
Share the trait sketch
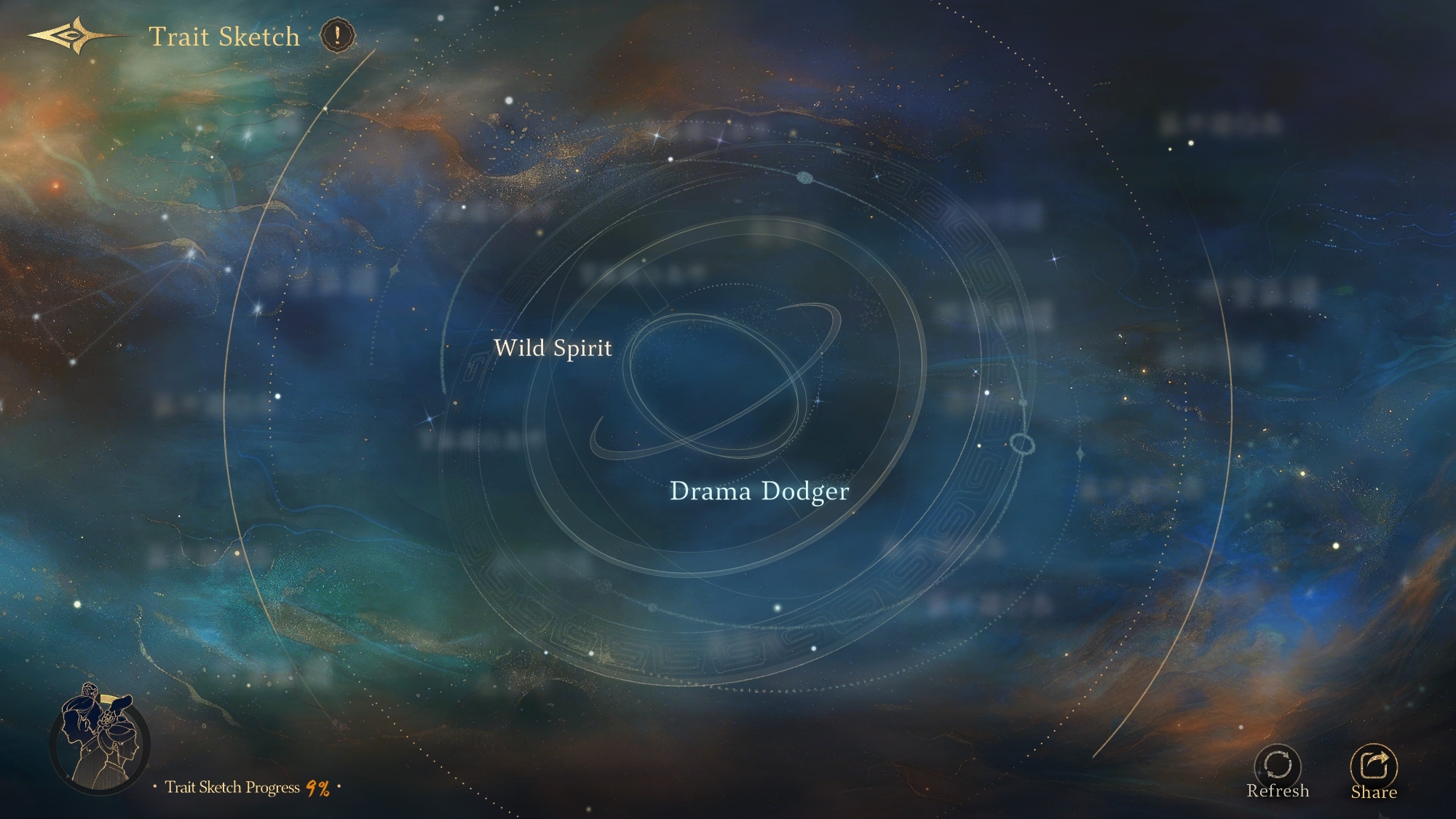1374,767
